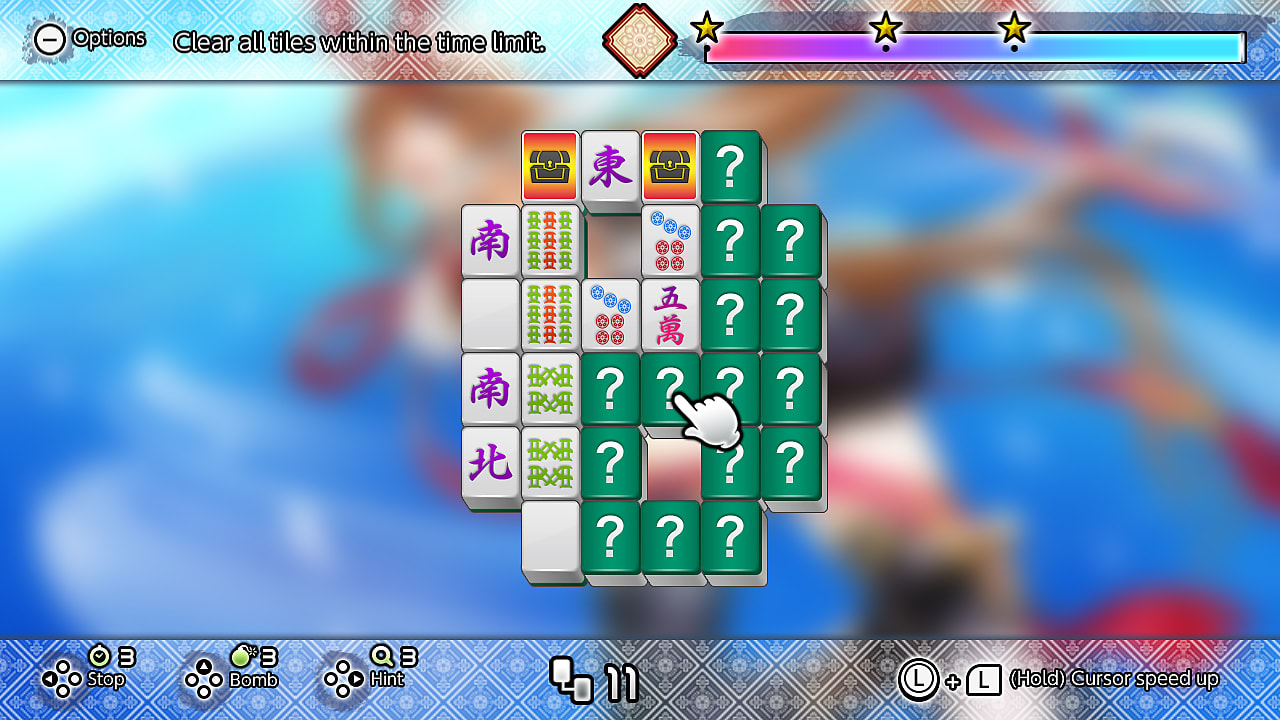Select the question mark tile under the cursor hand
The height and width of the screenshot is (720, 1280).
(x=672, y=390)
